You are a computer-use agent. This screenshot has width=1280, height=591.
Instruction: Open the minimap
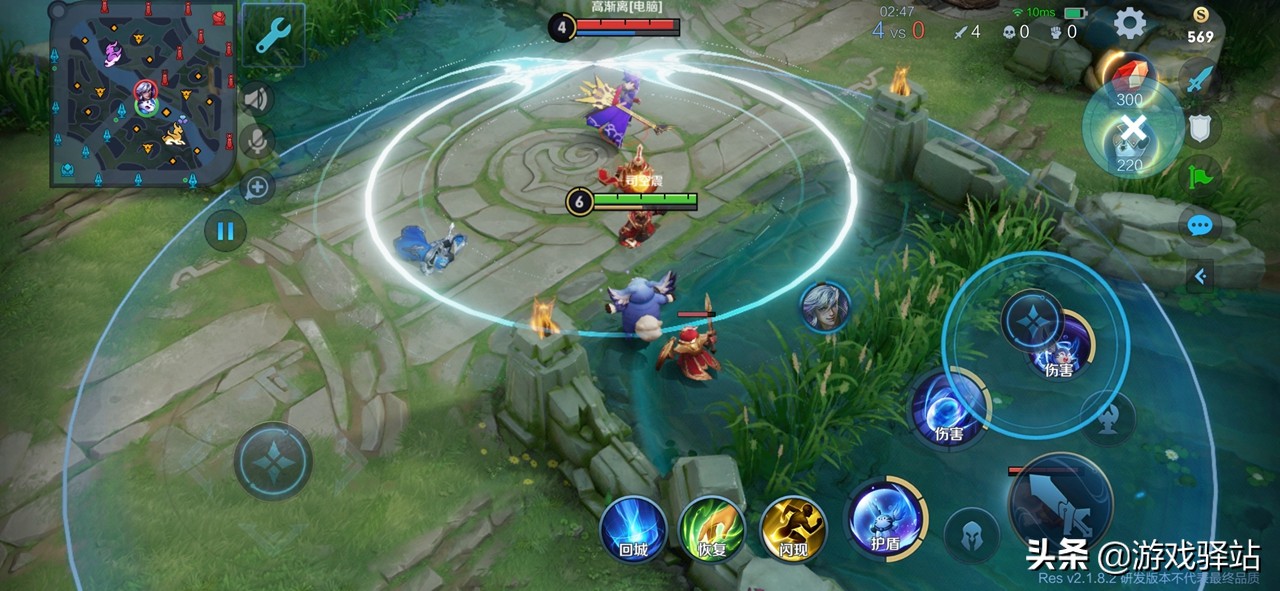[142, 94]
